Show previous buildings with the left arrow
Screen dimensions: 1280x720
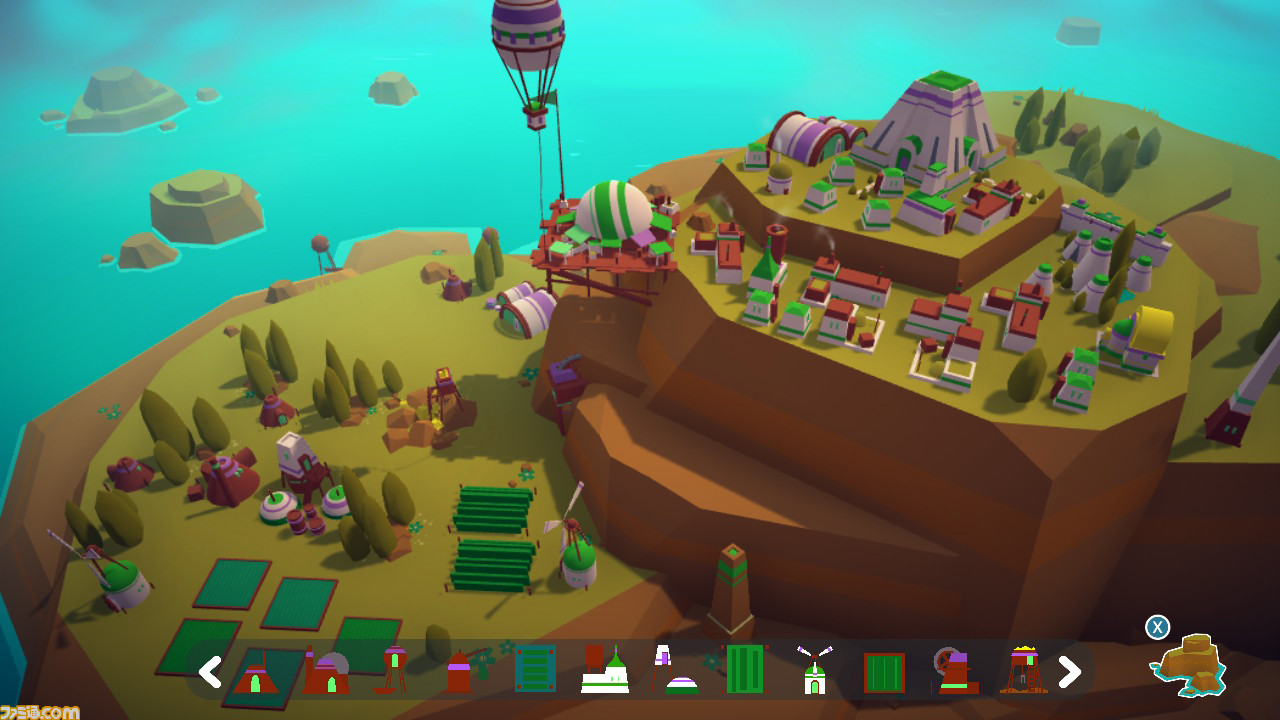click(x=209, y=672)
